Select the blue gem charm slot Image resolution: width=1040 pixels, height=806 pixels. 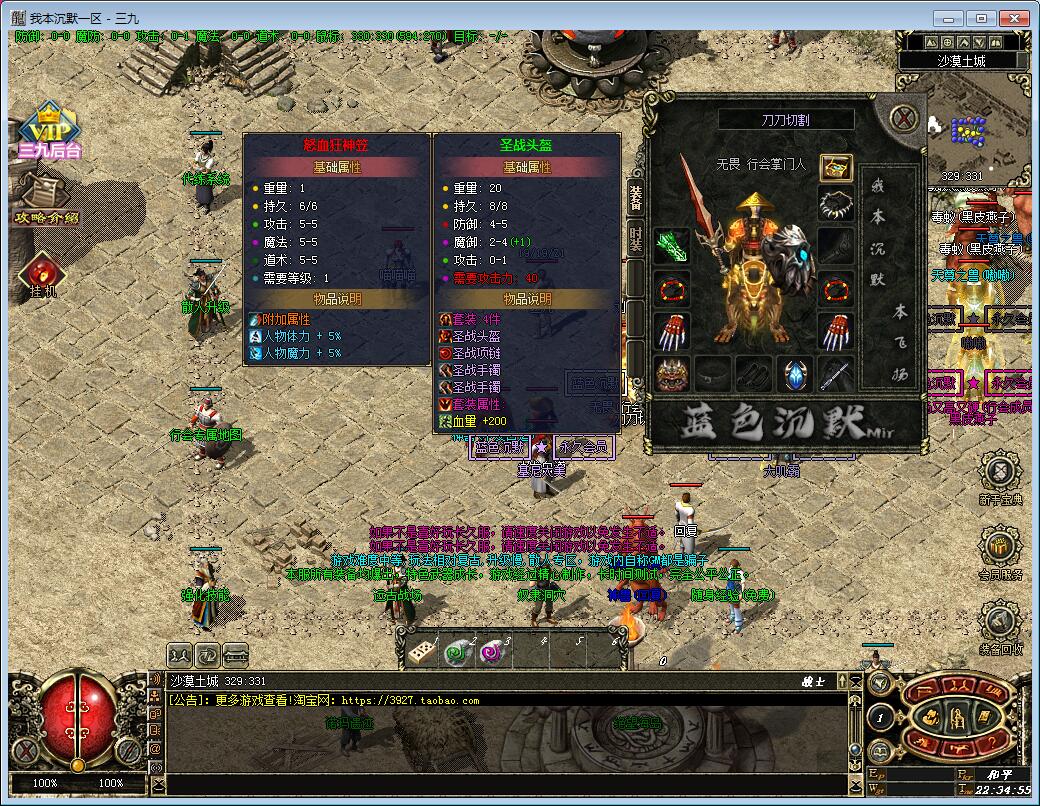point(795,374)
